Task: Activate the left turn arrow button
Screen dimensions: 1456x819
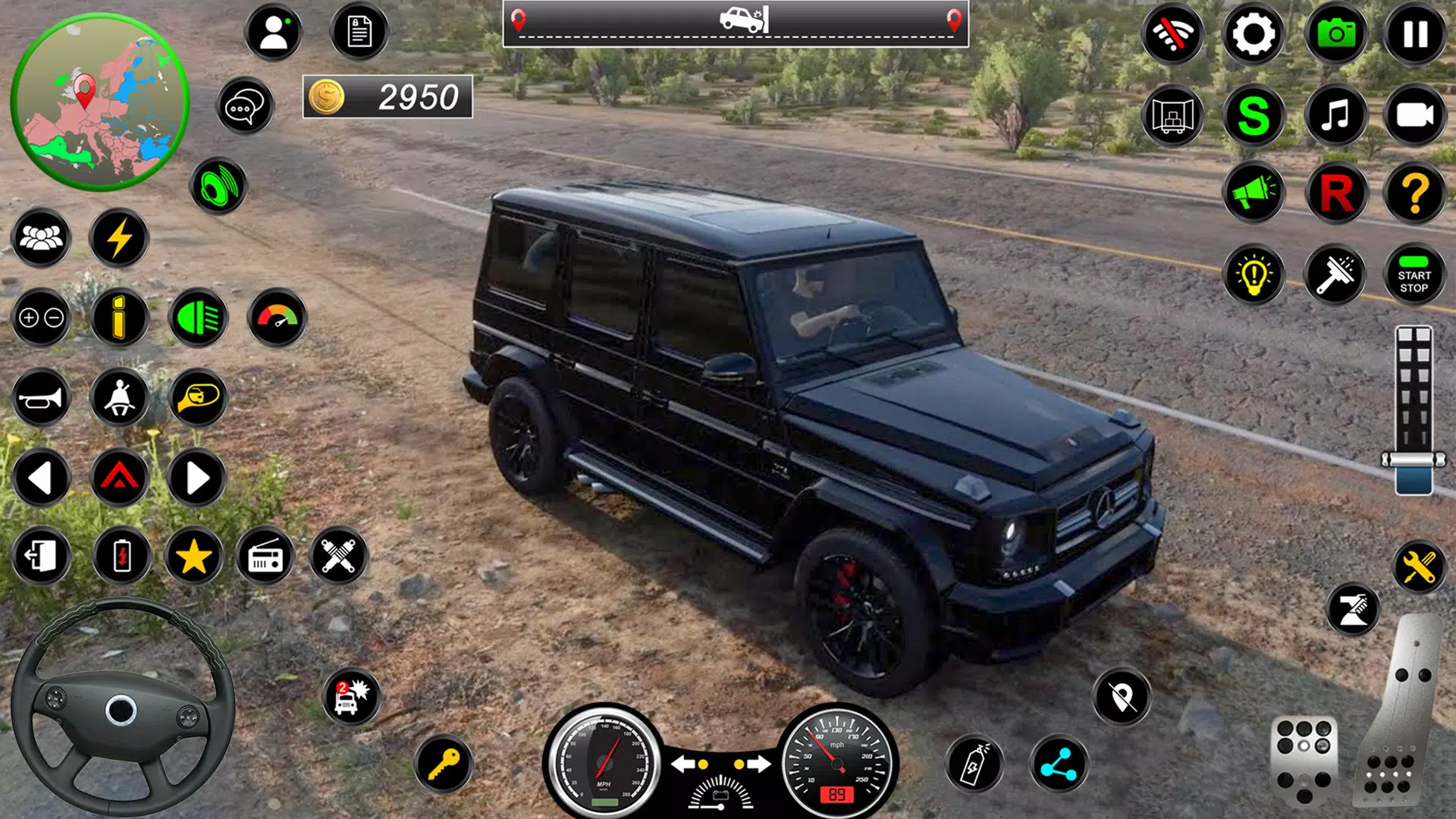Action: click(41, 479)
